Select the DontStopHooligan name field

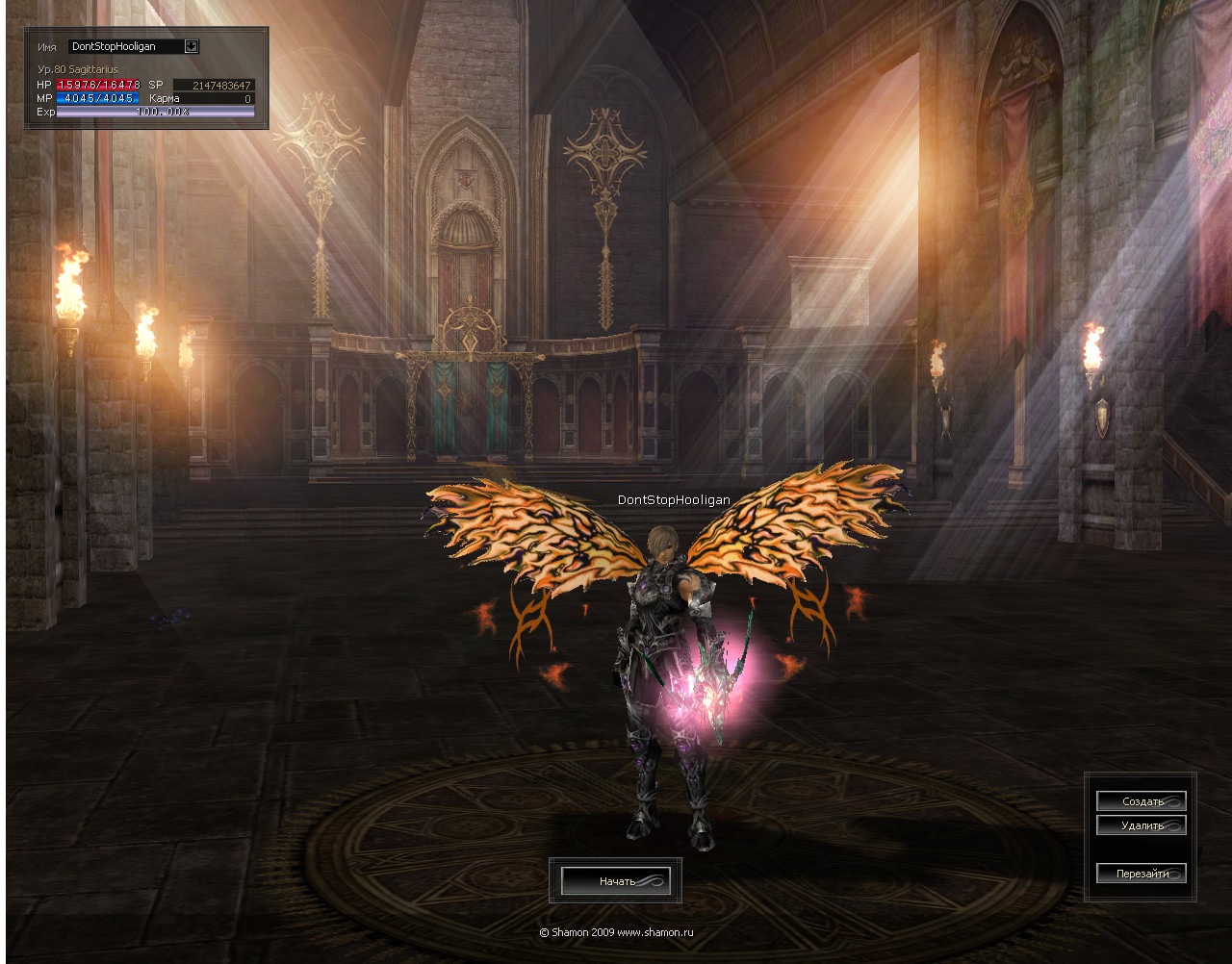pos(125,46)
